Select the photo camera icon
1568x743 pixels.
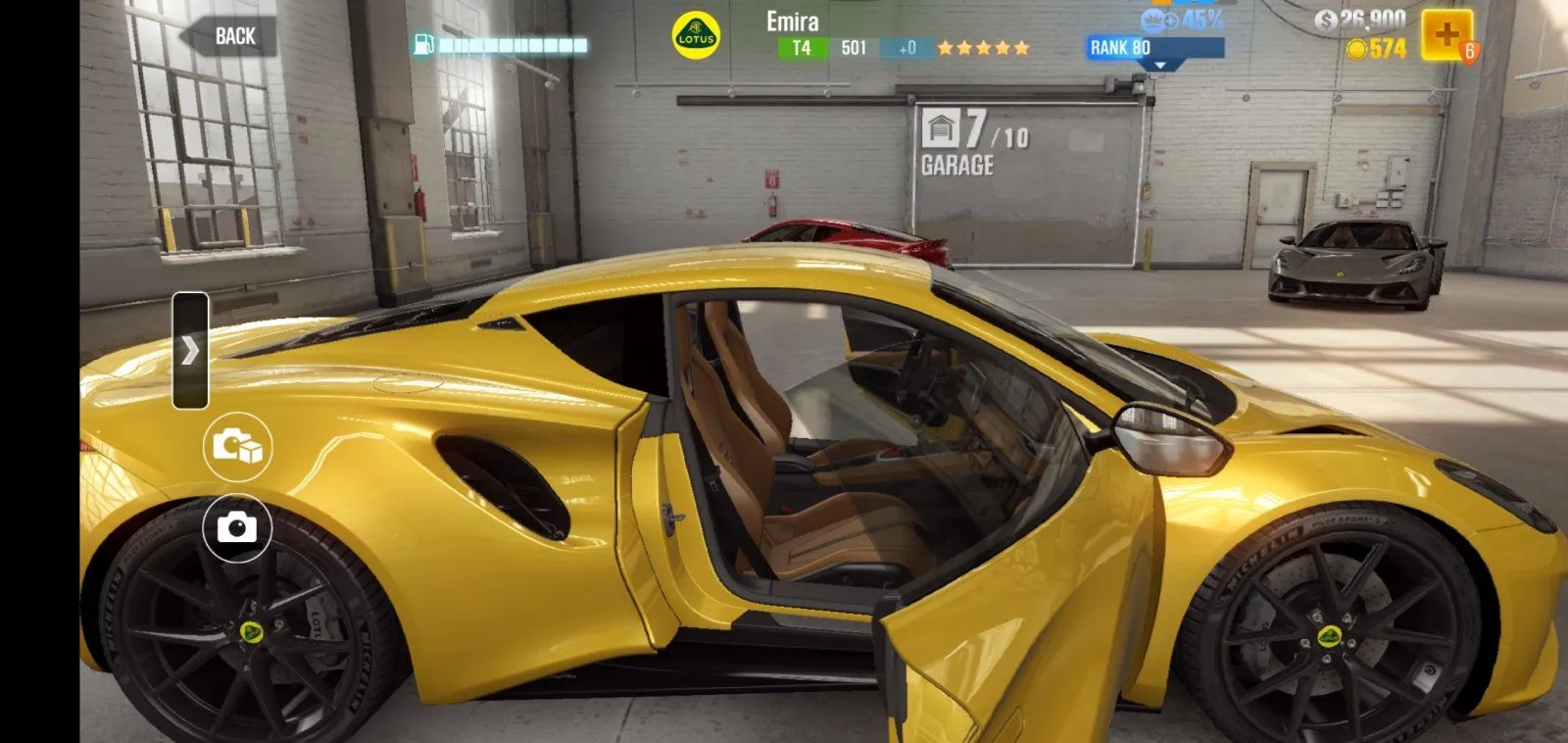[x=235, y=527]
